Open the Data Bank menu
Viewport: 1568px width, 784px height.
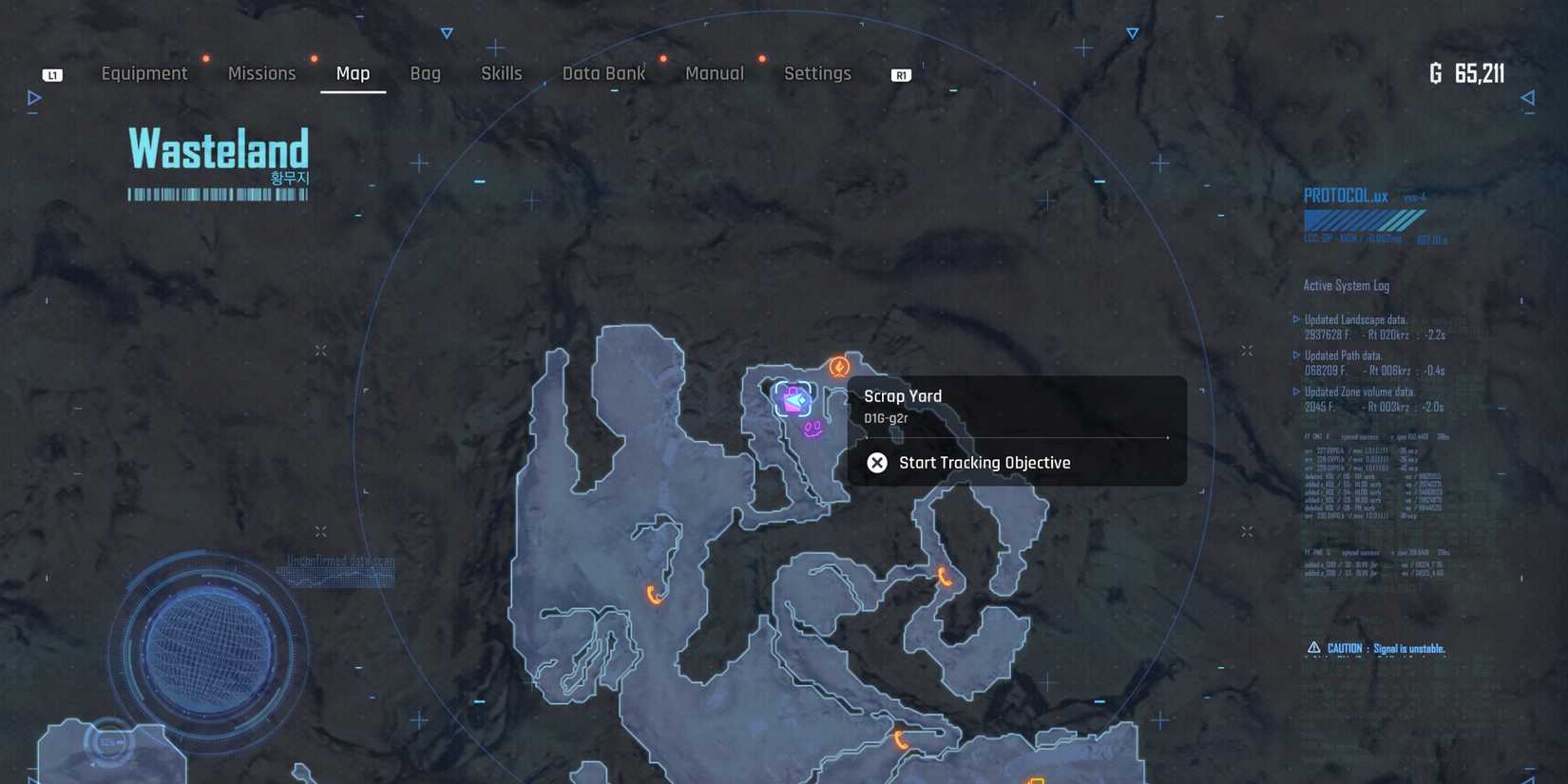[x=603, y=73]
